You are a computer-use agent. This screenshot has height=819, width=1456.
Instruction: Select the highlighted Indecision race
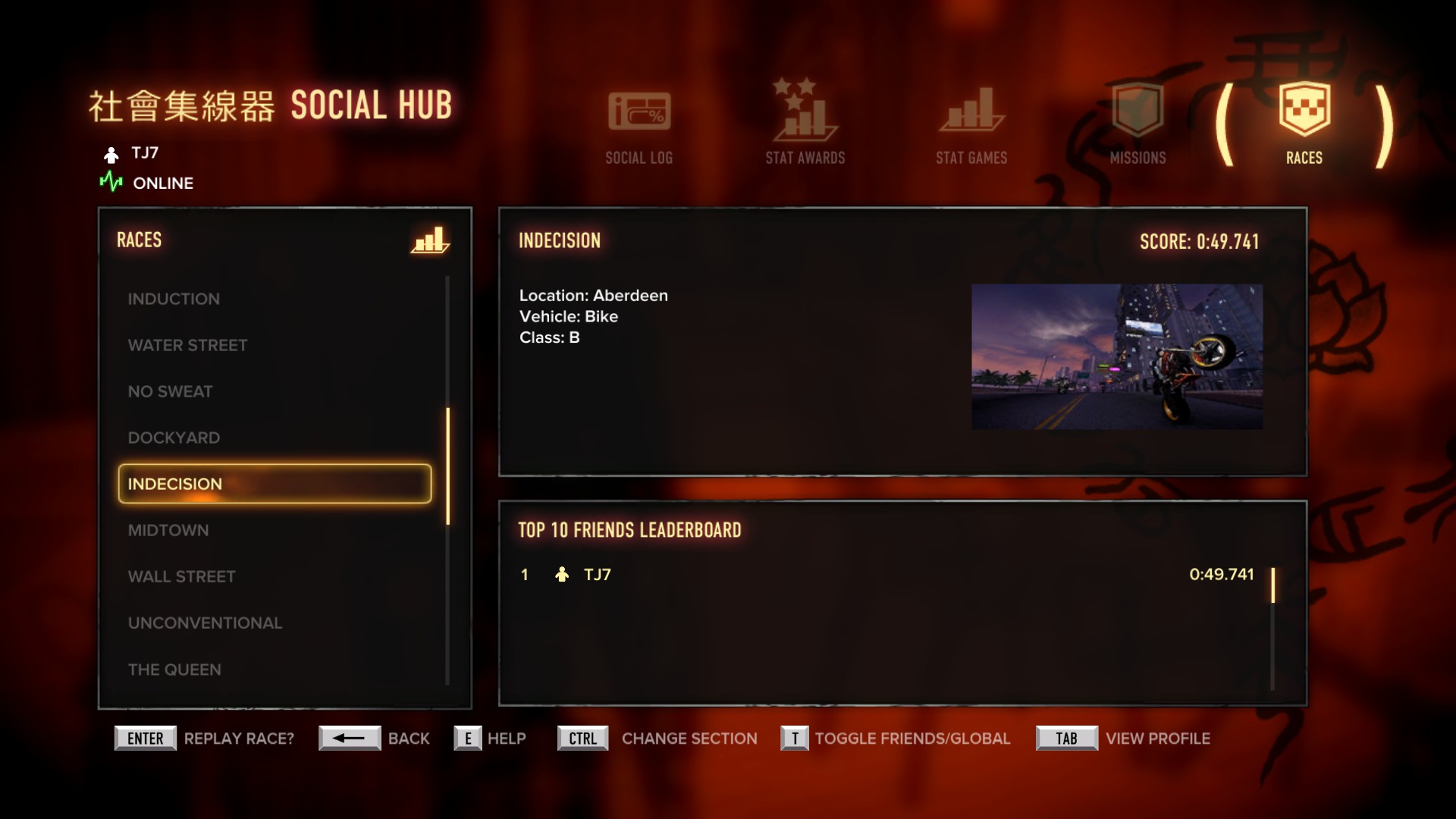275,484
